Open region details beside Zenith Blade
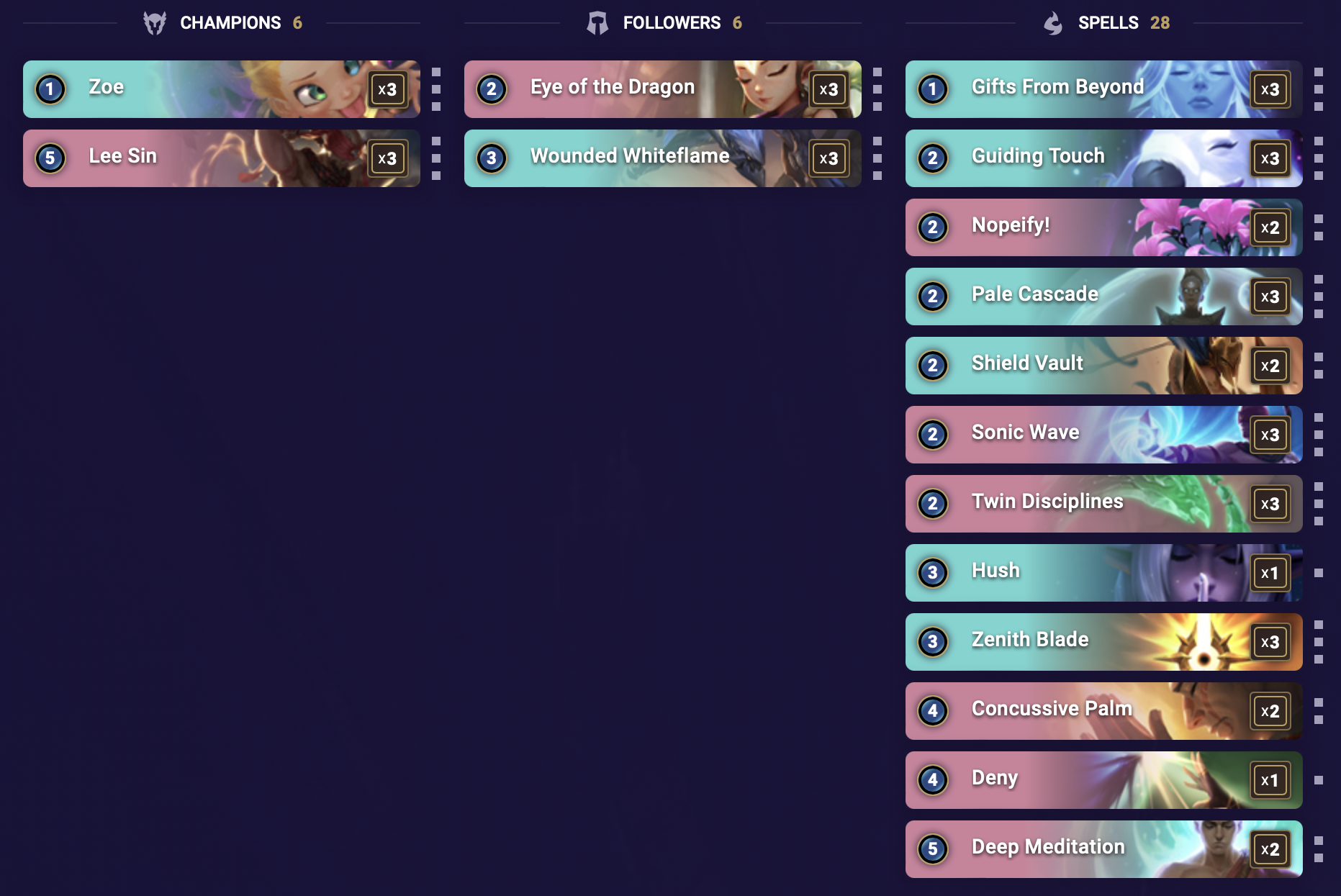 [1319, 642]
